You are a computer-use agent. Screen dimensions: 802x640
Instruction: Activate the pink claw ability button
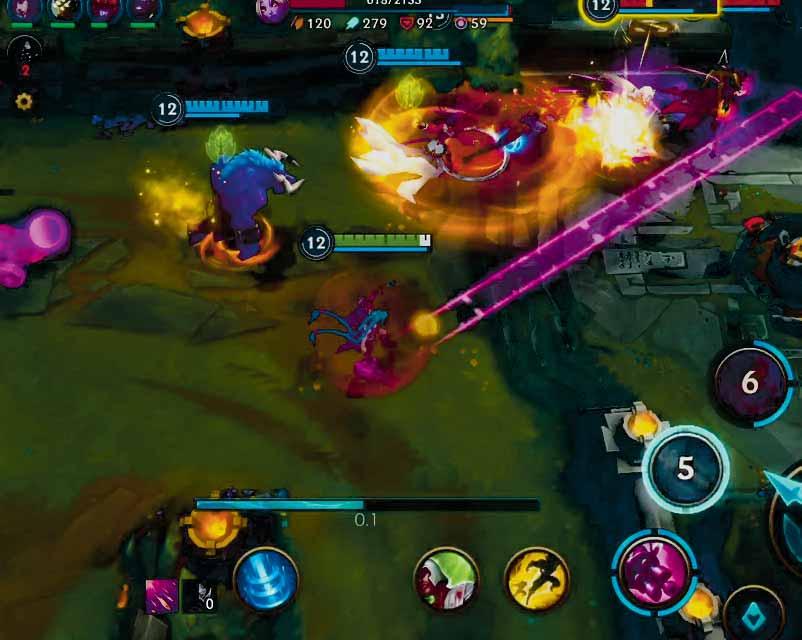[654, 571]
